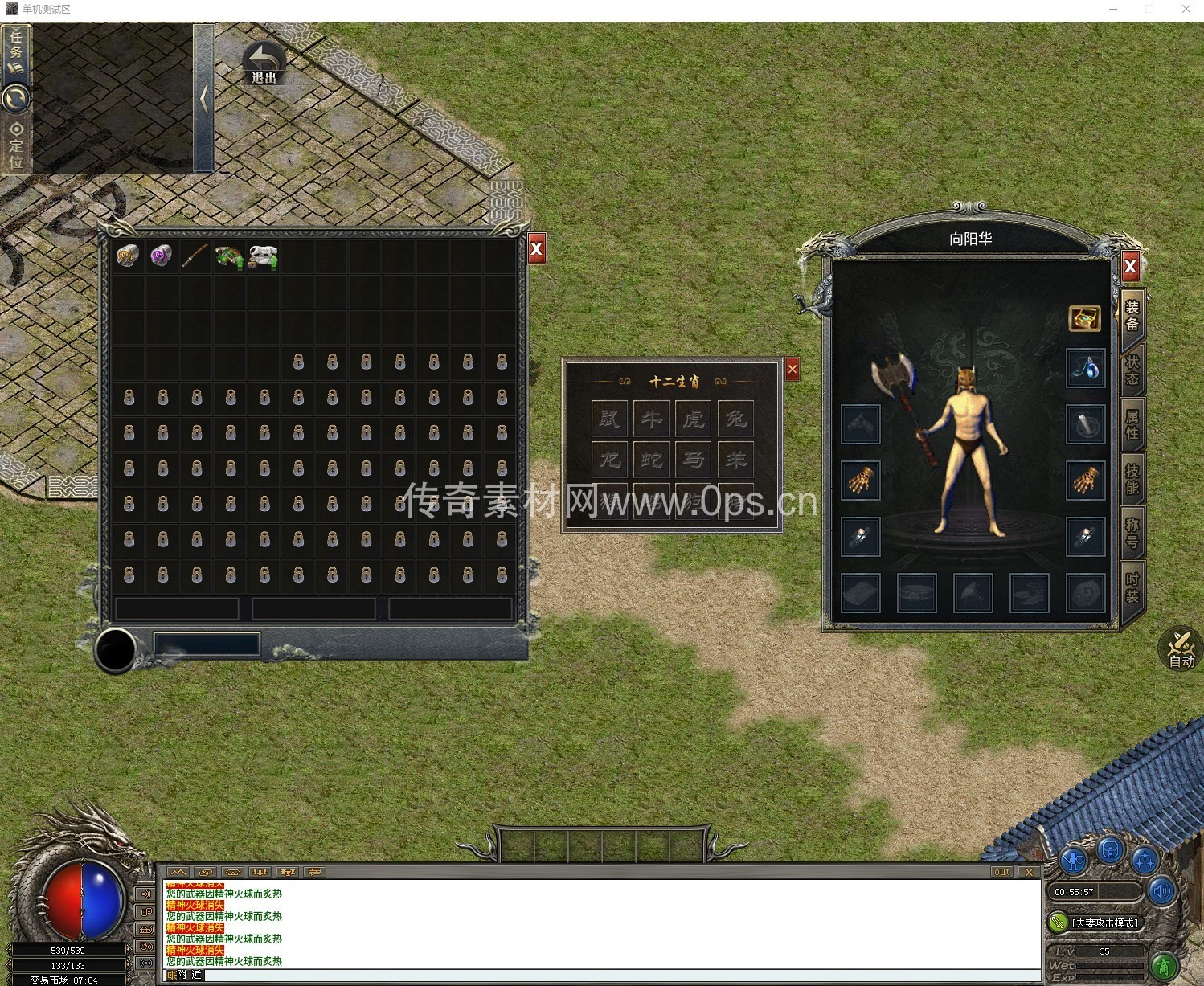Viewport: 1204px width, 986px height.
Task: Close the inventory bag window
Action: [x=537, y=249]
